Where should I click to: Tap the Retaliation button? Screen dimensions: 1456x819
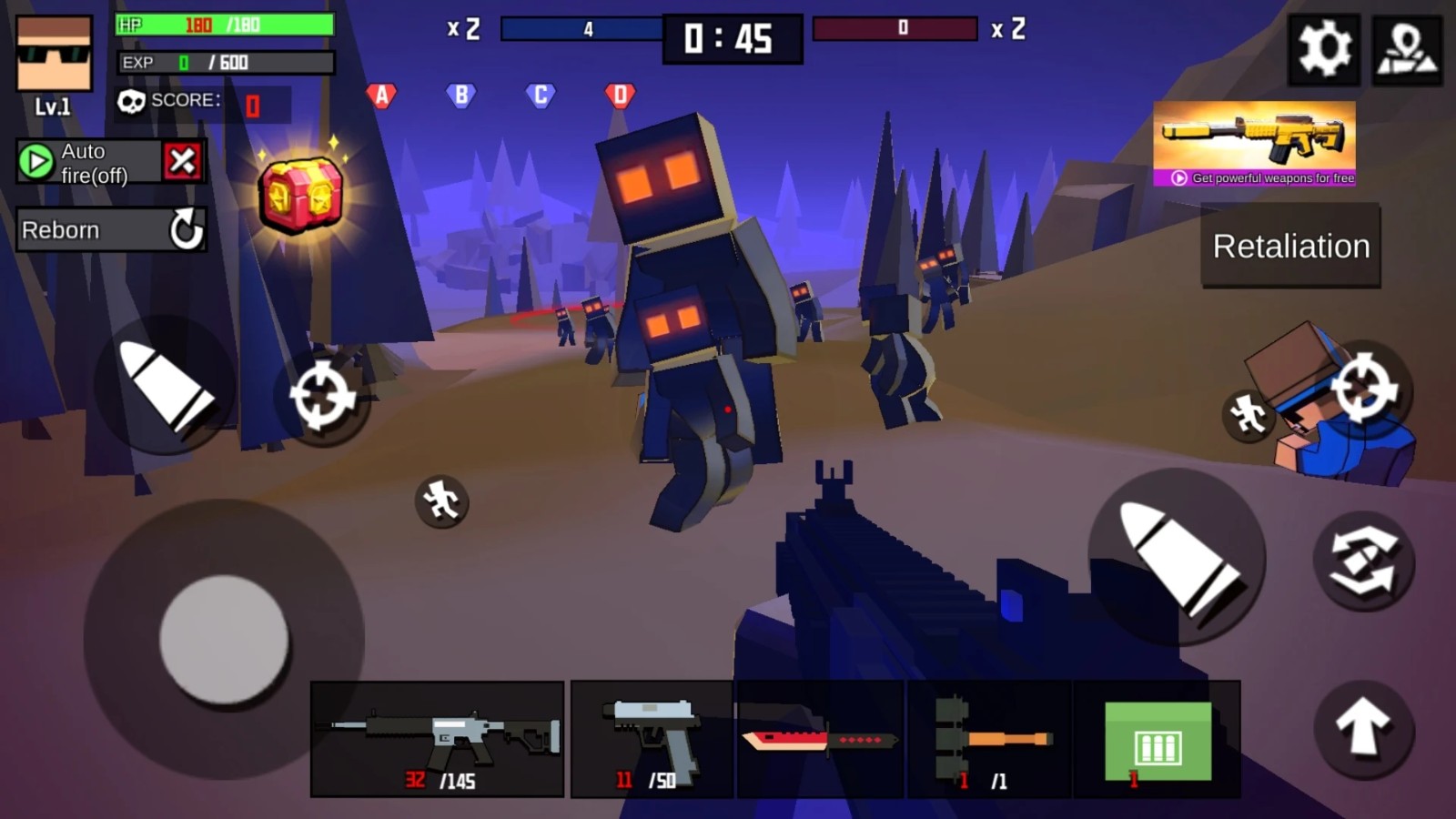click(1289, 246)
